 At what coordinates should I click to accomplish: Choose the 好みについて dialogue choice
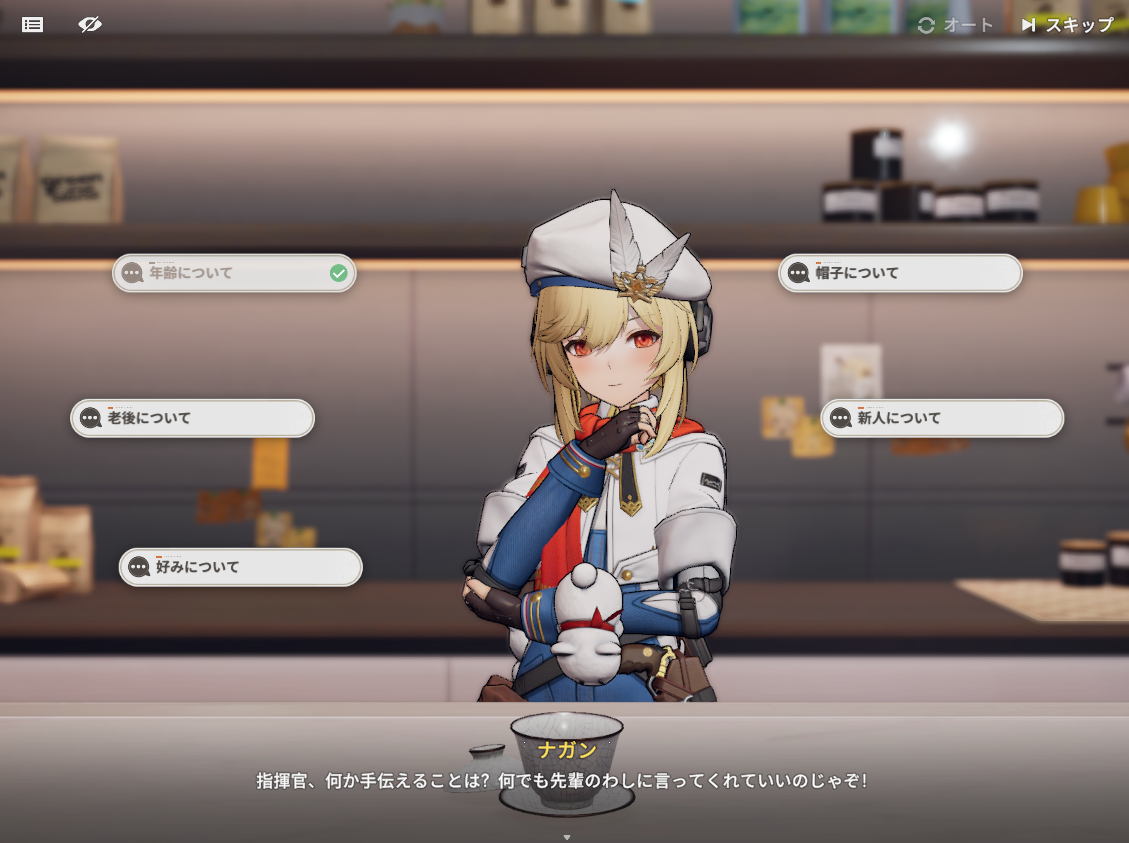pos(240,567)
